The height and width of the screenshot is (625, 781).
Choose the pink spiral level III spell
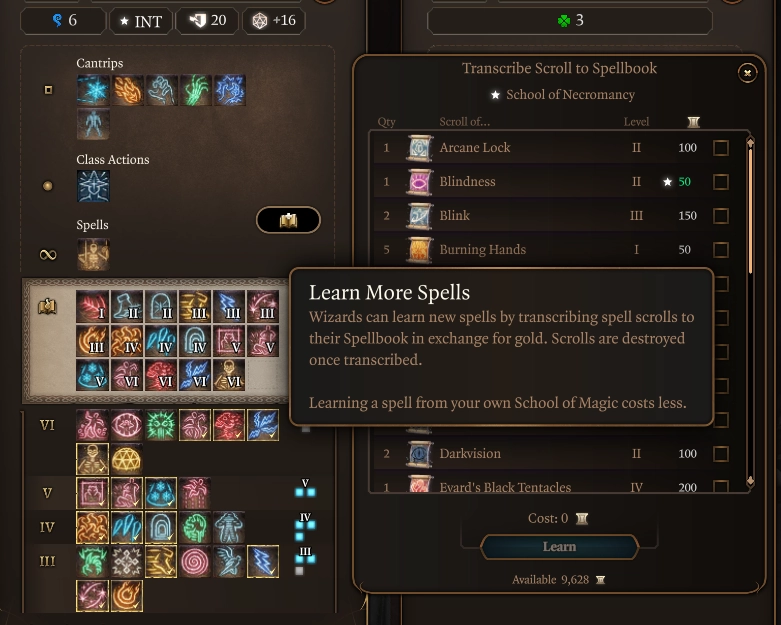pyautogui.click(x=195, y=561)
